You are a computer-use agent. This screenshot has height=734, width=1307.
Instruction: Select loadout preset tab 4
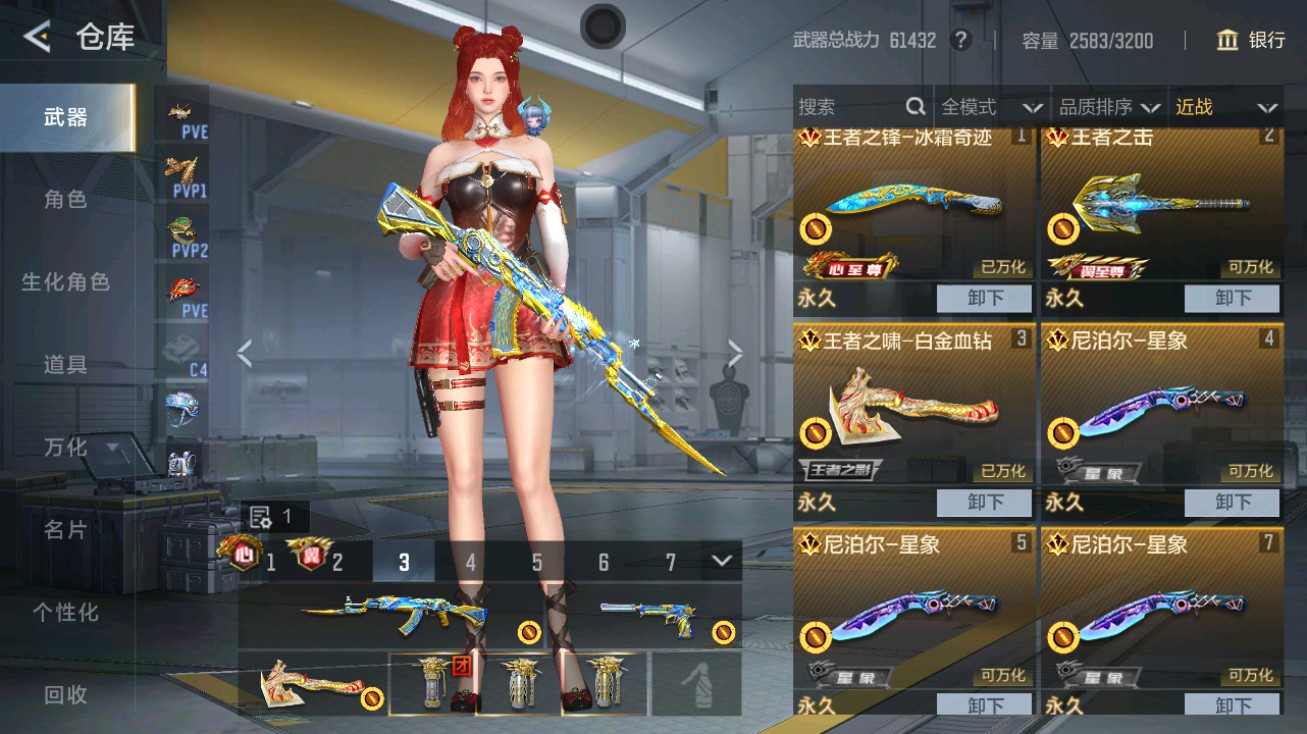[x=470, y=563]
